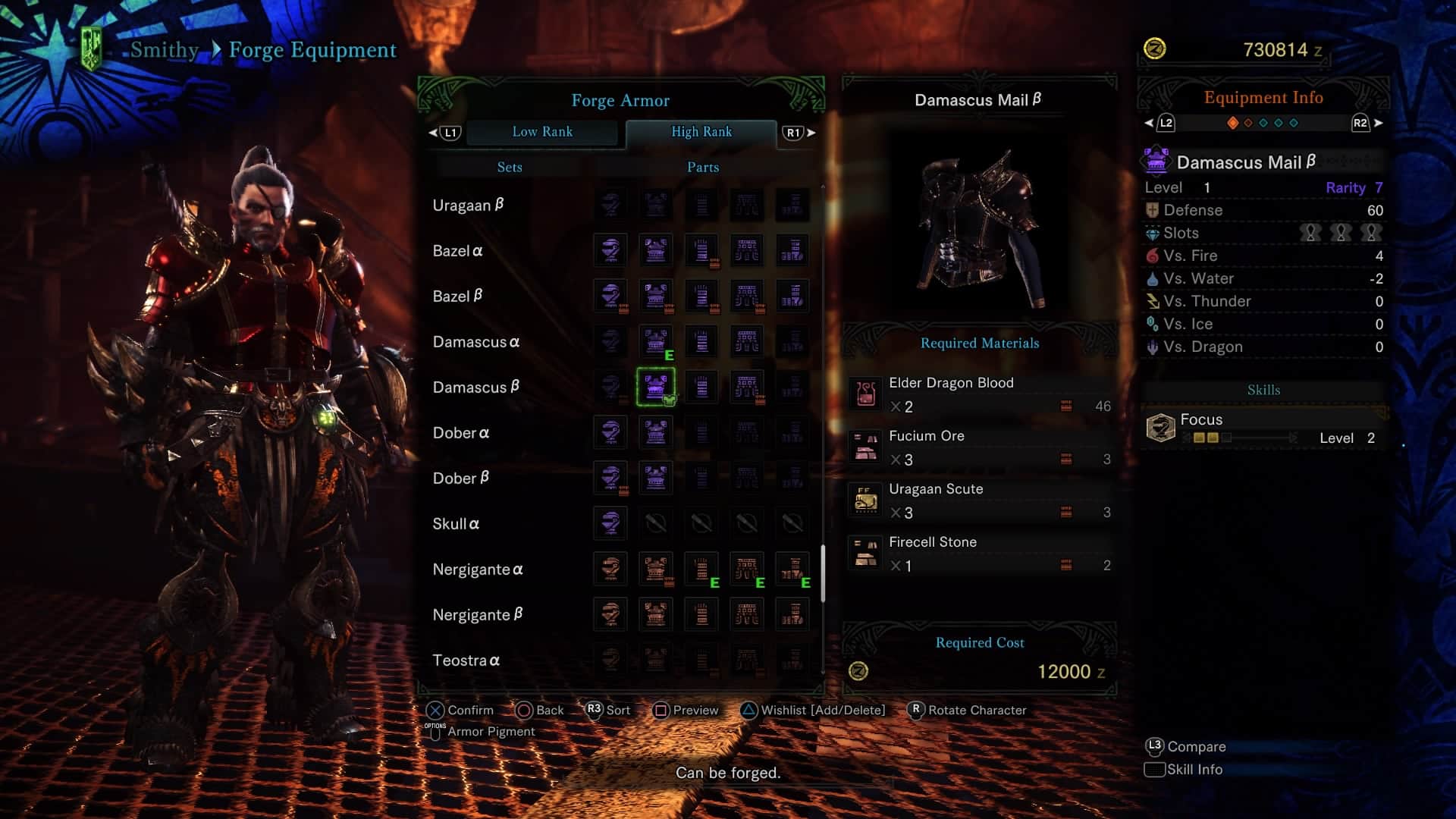Click the Preview option
This screenshot has width=1456, height=819.
pos(686,710)
